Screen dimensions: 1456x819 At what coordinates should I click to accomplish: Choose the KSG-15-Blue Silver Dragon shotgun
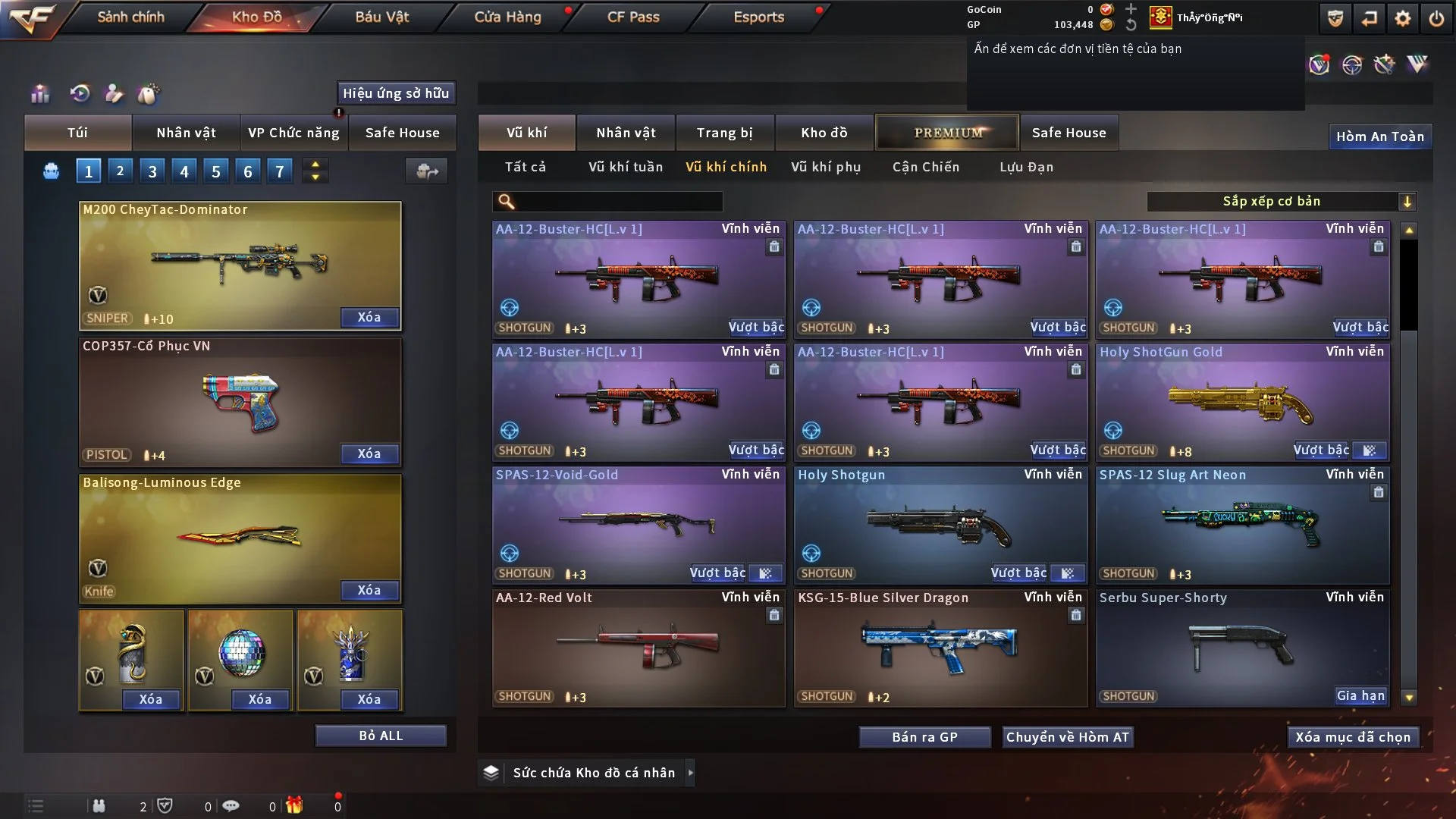coord(940,648)
